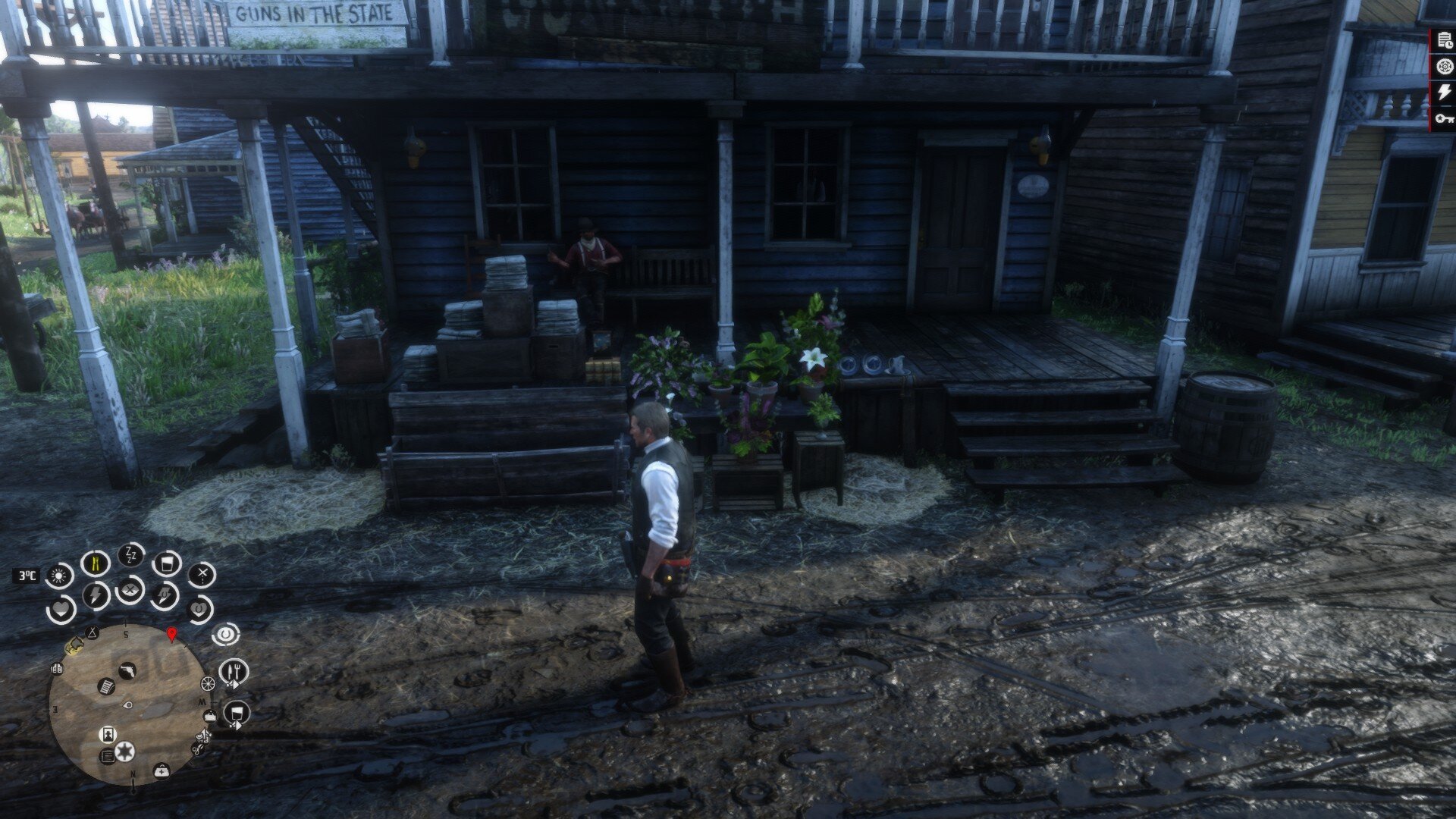Screen dimensions: 1456x819
Task: Click the barber scissors marker on minimap
Action: (196, 749)
